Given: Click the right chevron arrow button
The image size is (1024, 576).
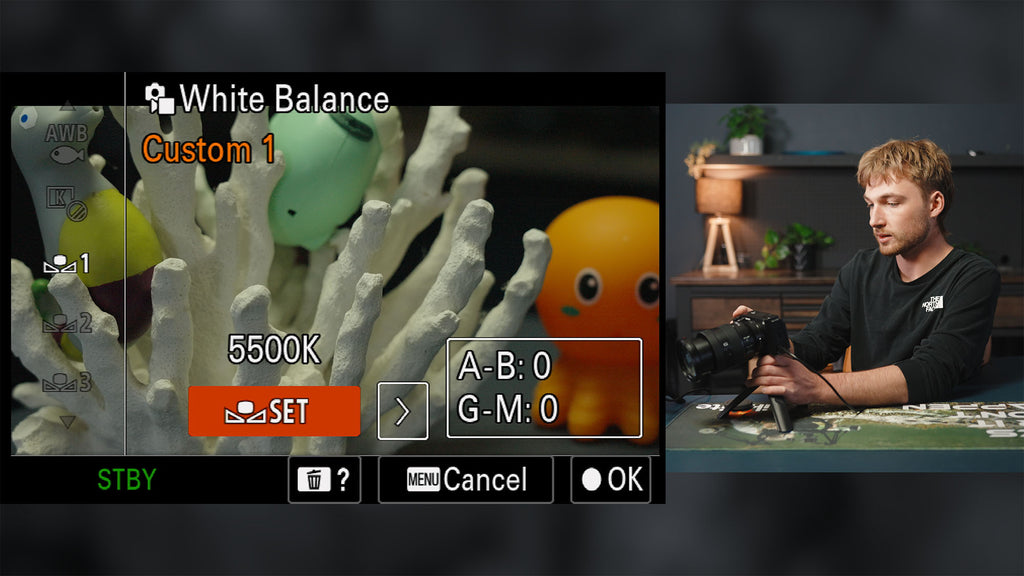Looking at the screenshot, I should pyautogui.click(x=403, y=411).
